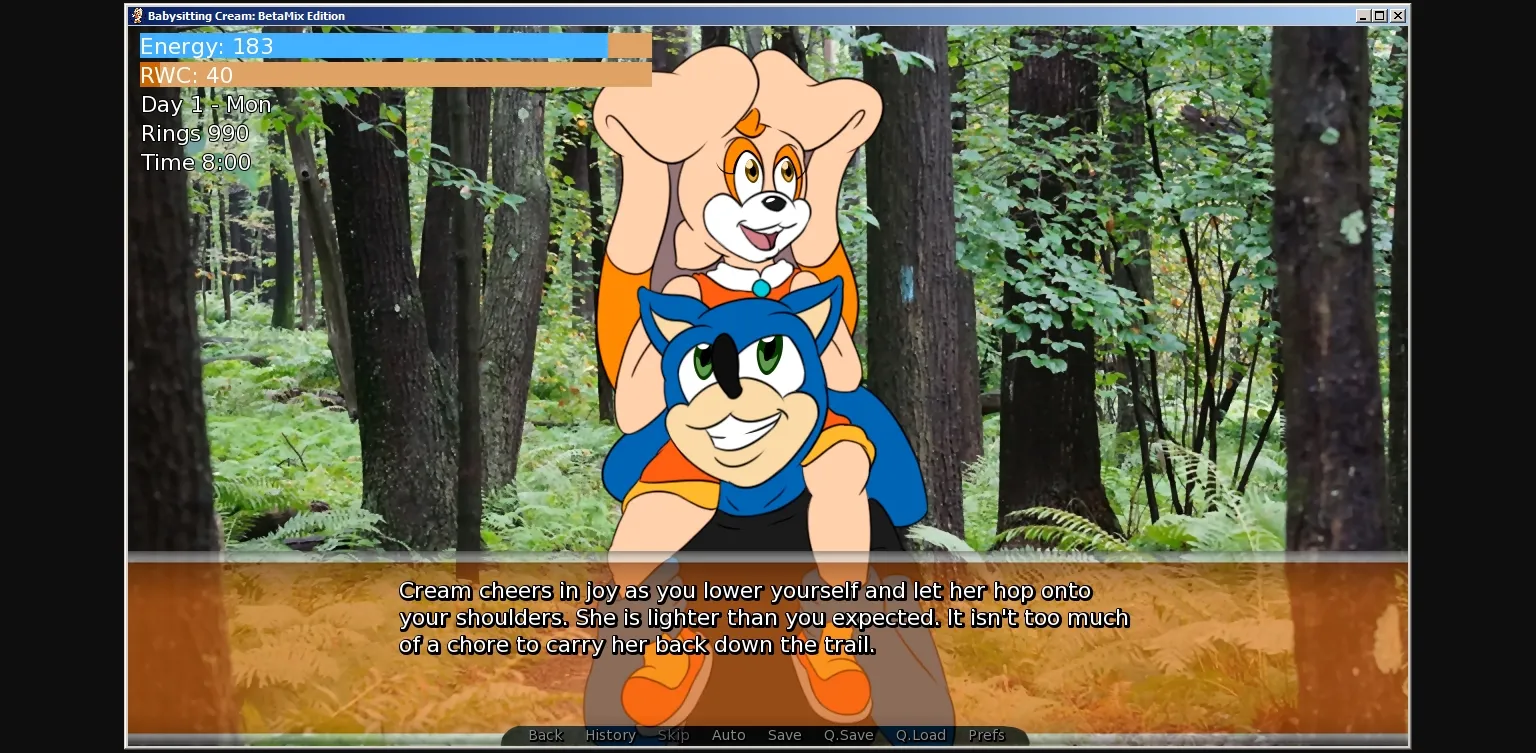
Task: Click the Day 1 - Mon label
Action: 206,104
